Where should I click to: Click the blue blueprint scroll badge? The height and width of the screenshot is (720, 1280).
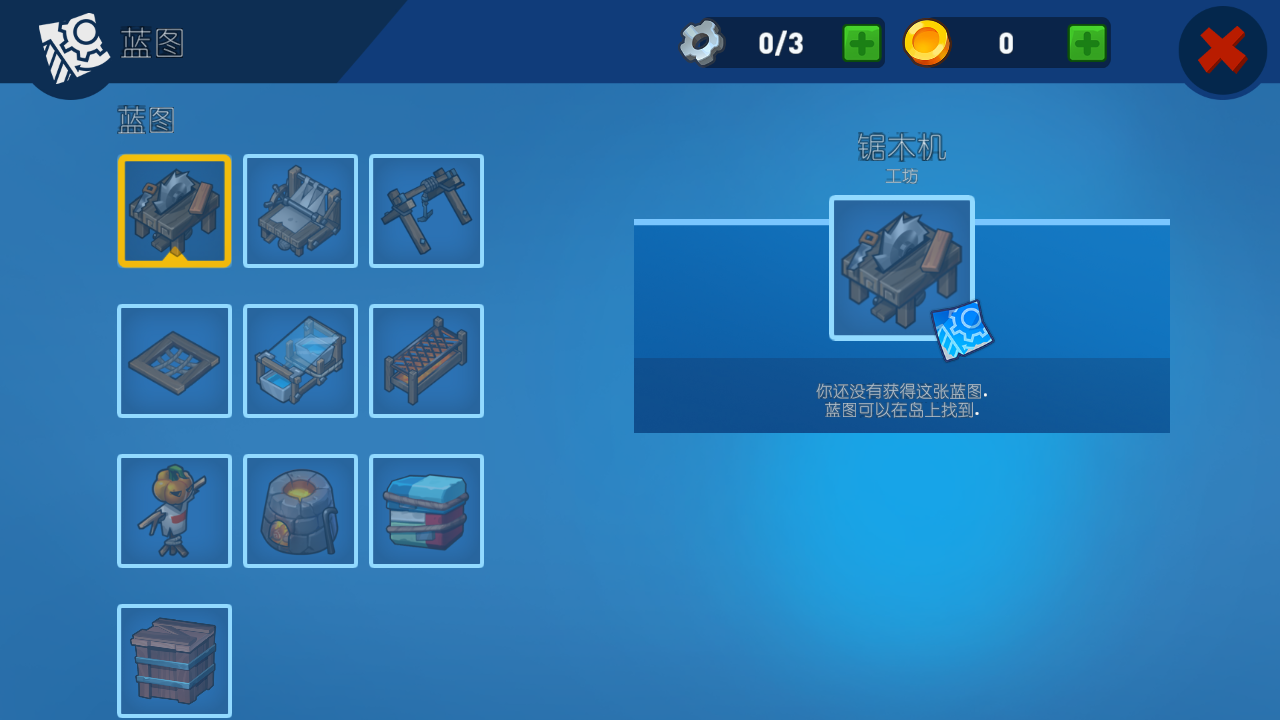[x=962, y=329]
